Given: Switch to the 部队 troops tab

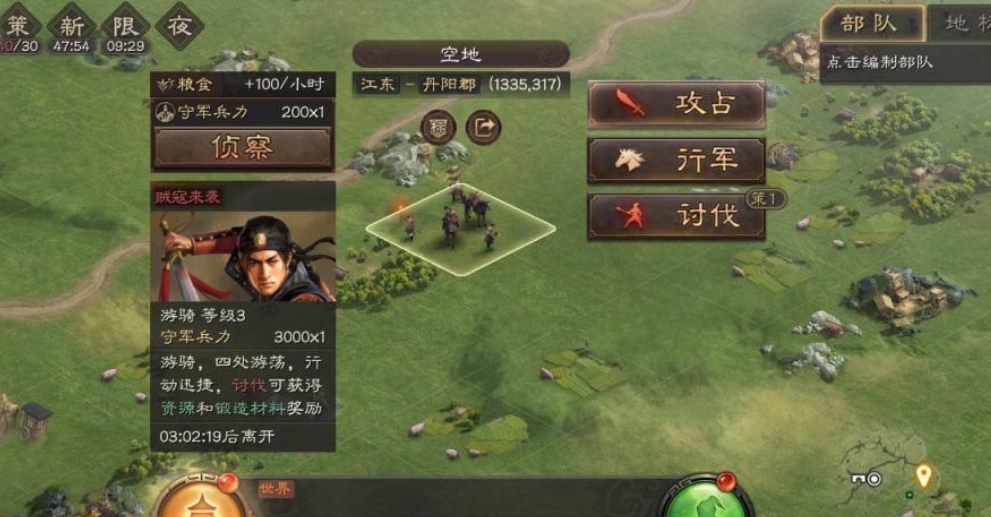Looking at the screenshot, I should [868, 23].
